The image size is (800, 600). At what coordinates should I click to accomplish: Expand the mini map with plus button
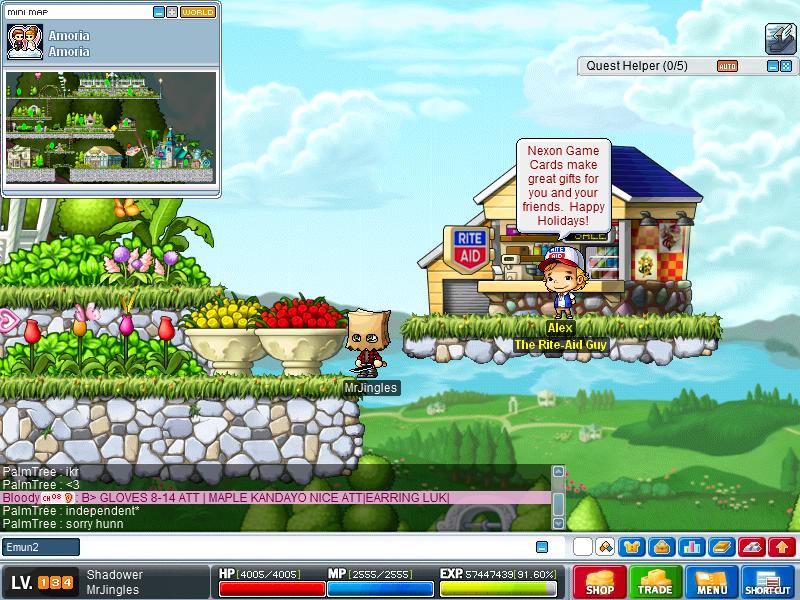[x=172, y=12]
